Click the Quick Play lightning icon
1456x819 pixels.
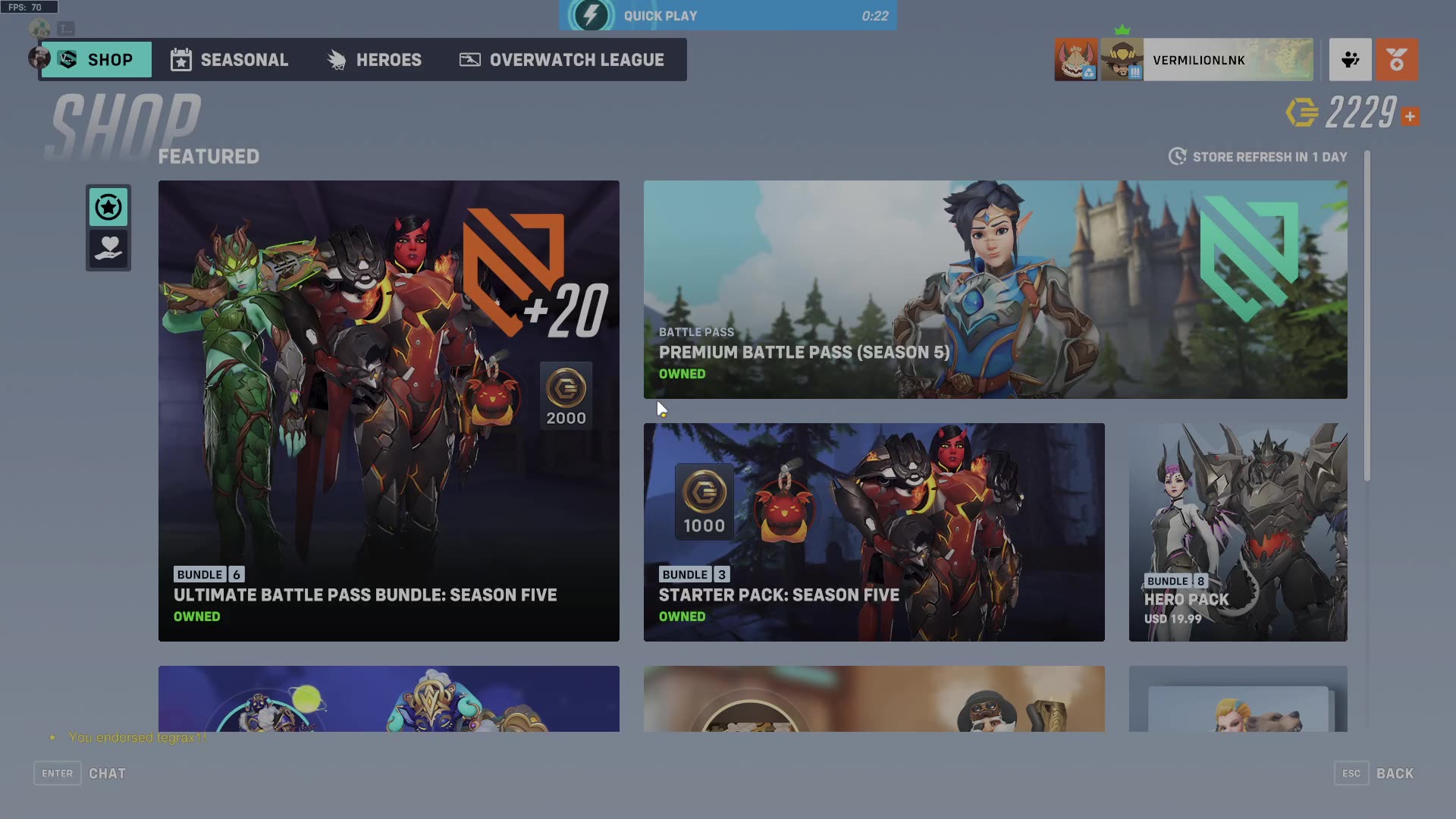pos(591,14)
